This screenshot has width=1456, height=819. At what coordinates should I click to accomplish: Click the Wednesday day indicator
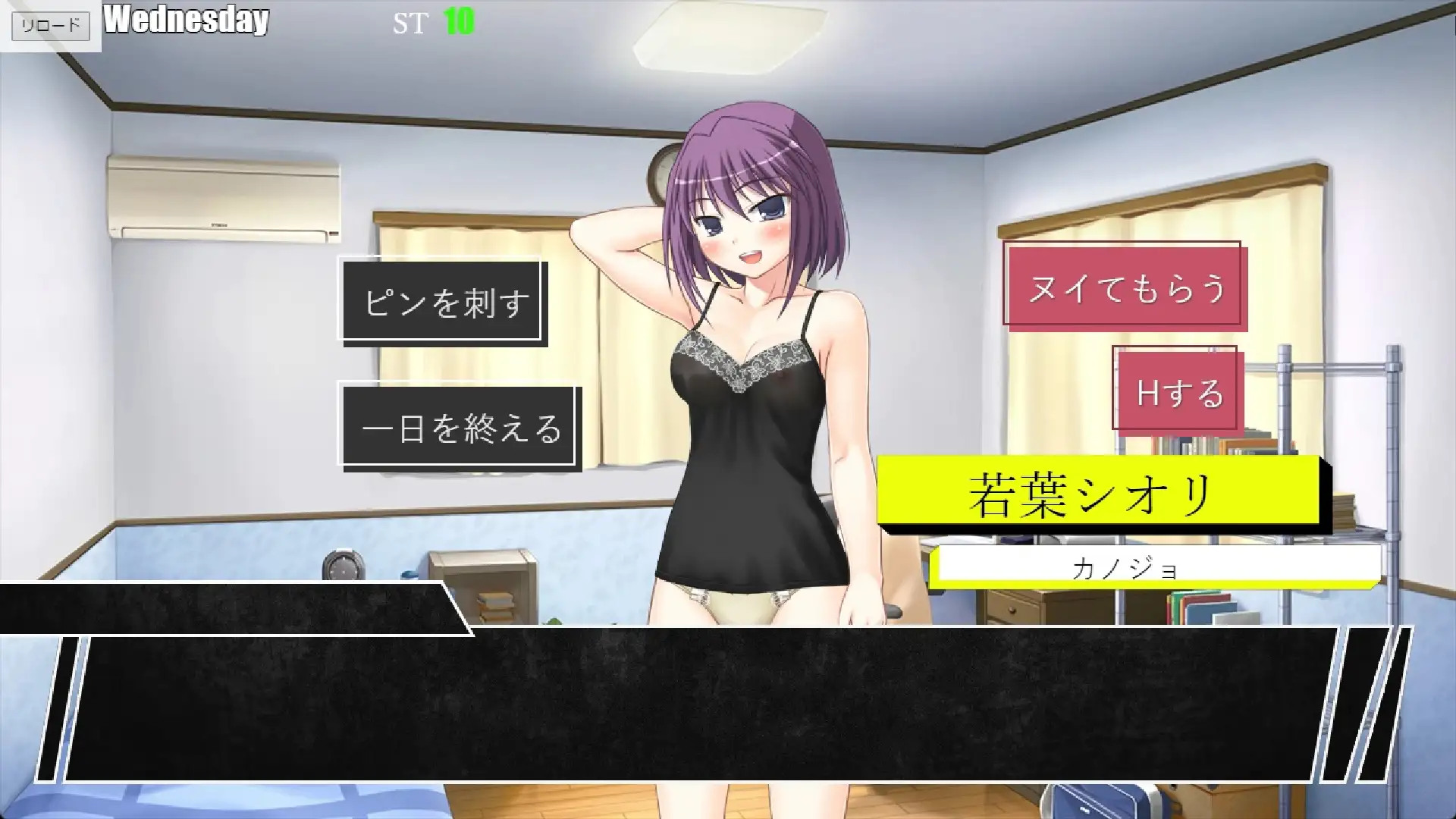(187, 21)
